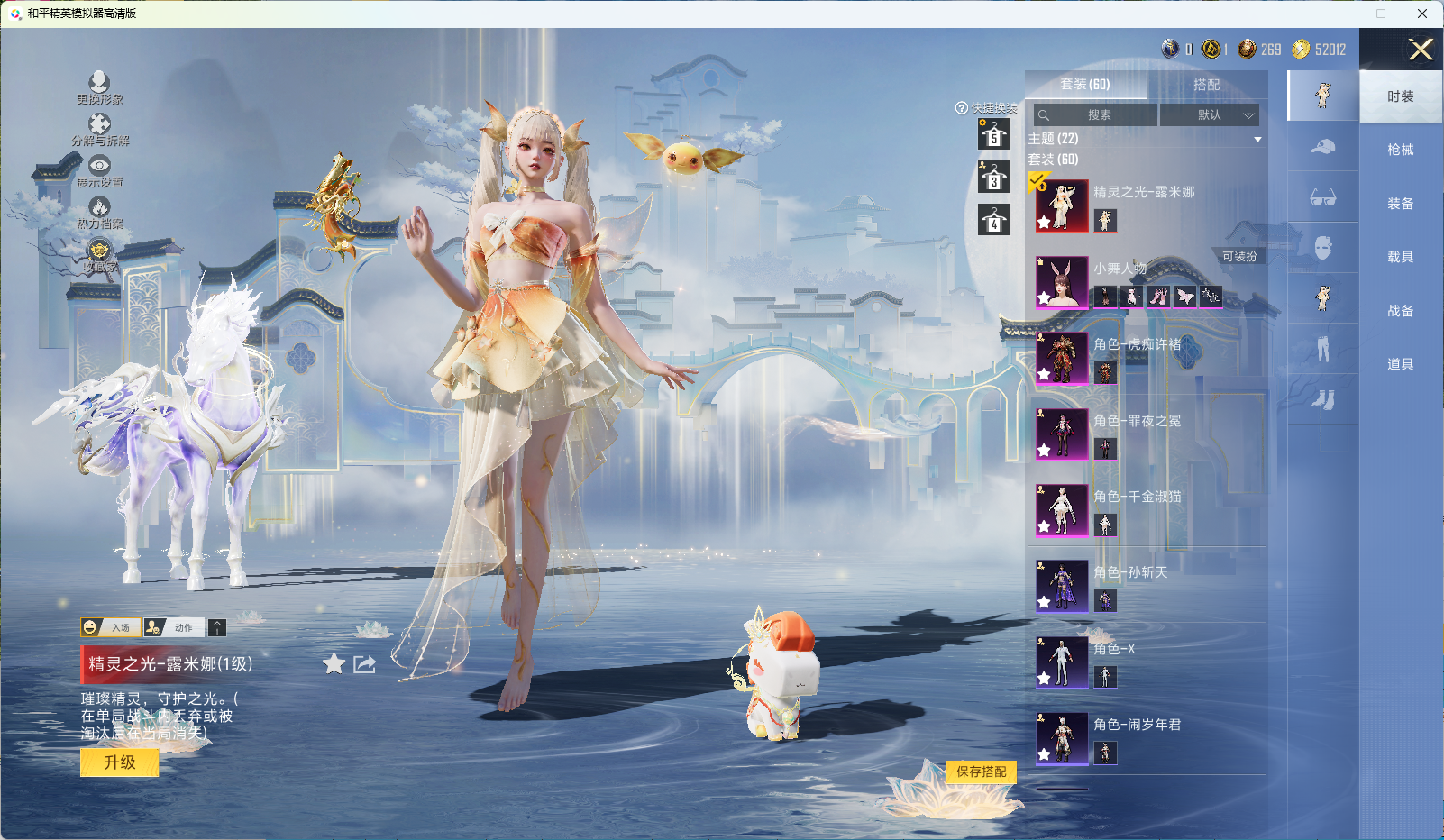The height and width of the screenshot is (840, 1444).
Task: Open the 更换形象 option
Action: 99,87
